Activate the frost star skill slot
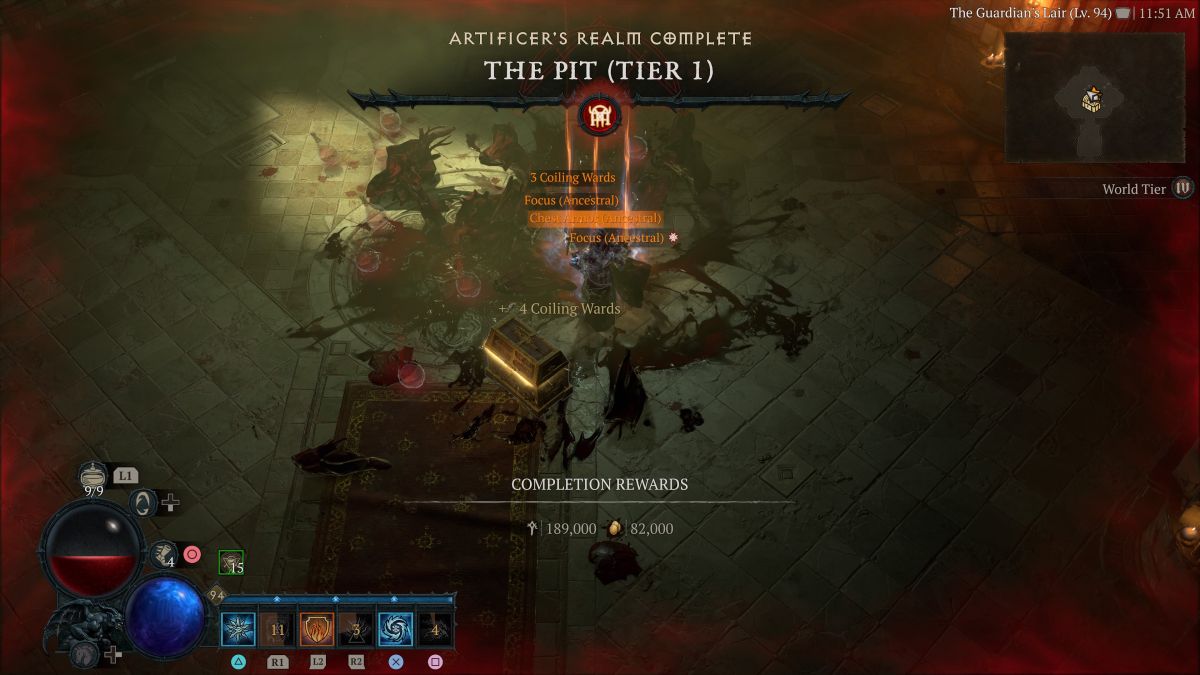 point(238,630)
